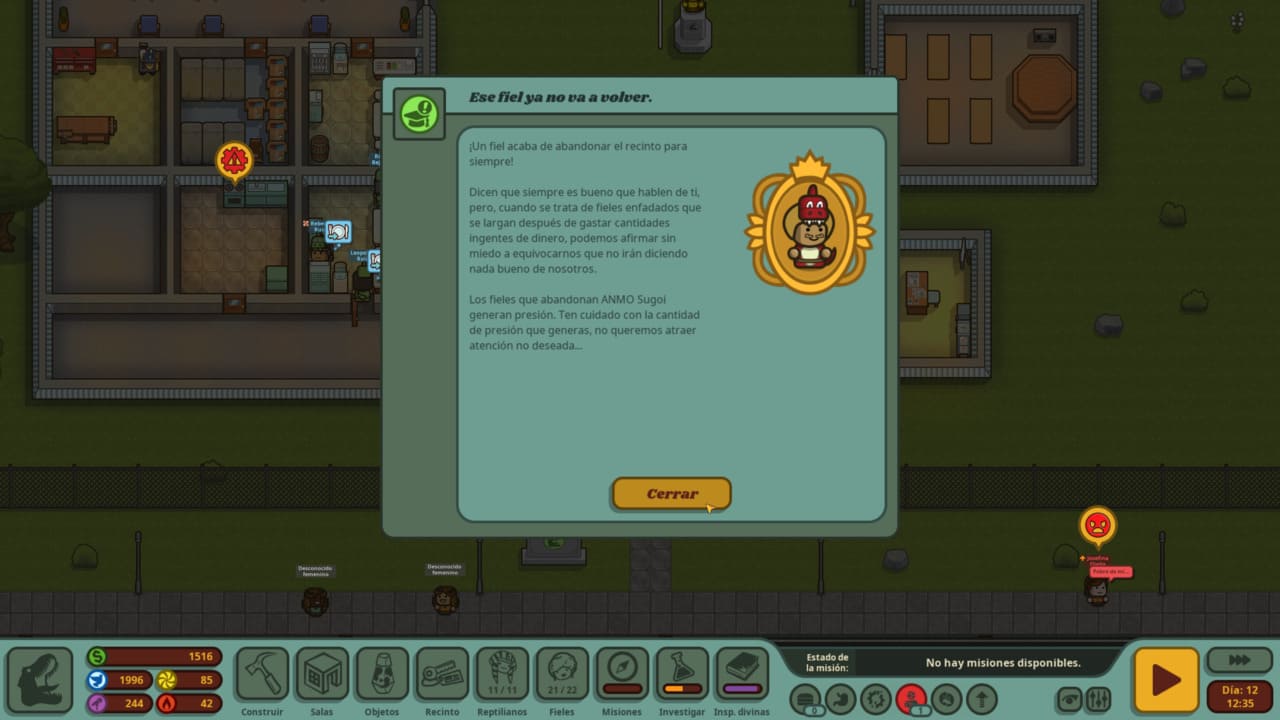The width and height of the screenshot is (1280, 720).
Task: Click the upward arrow status icon
Action: pyautogui.click(x=981, y=698)
